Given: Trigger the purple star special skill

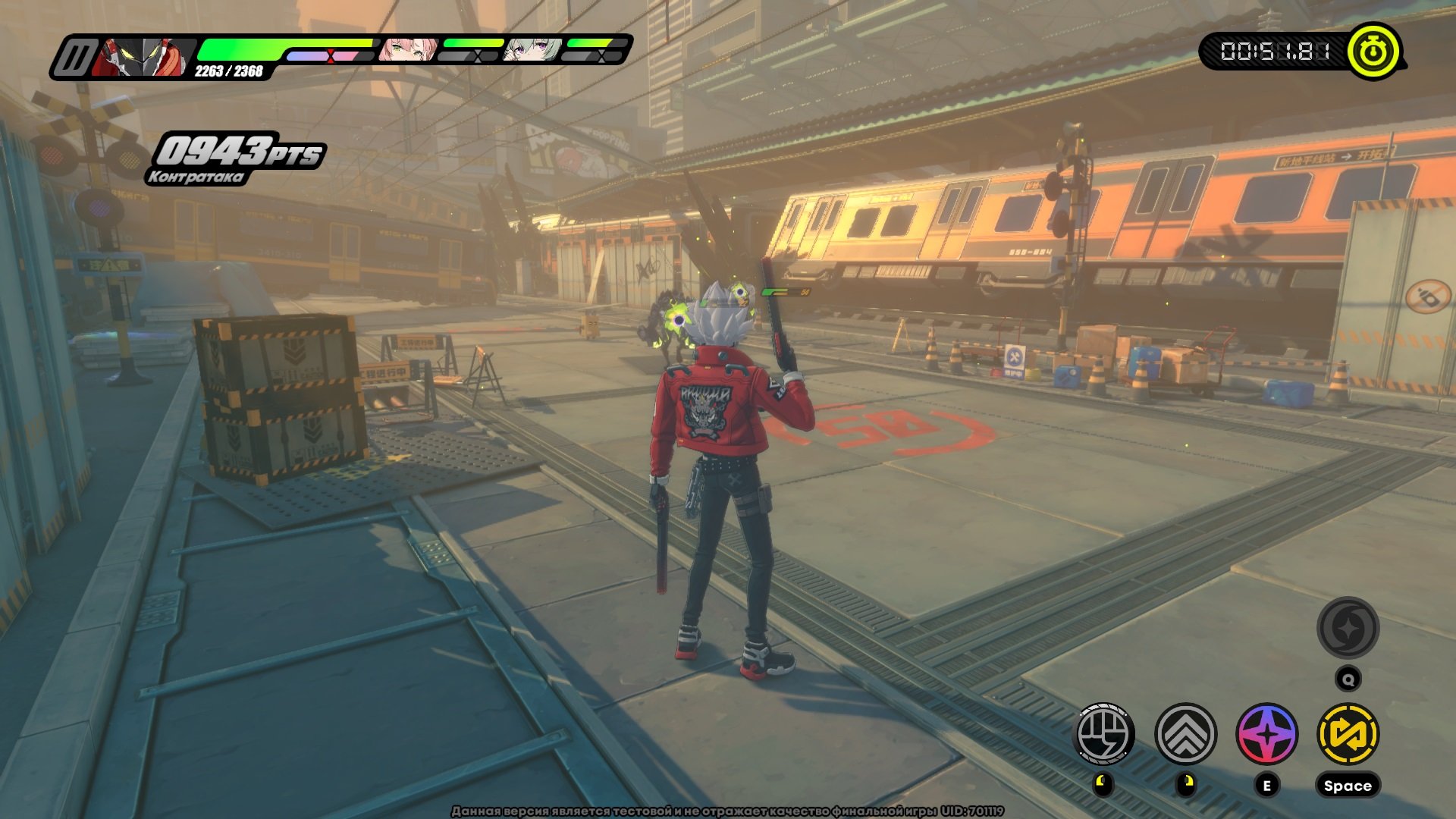Looking at the screenshot, I should coord(1266,733).
